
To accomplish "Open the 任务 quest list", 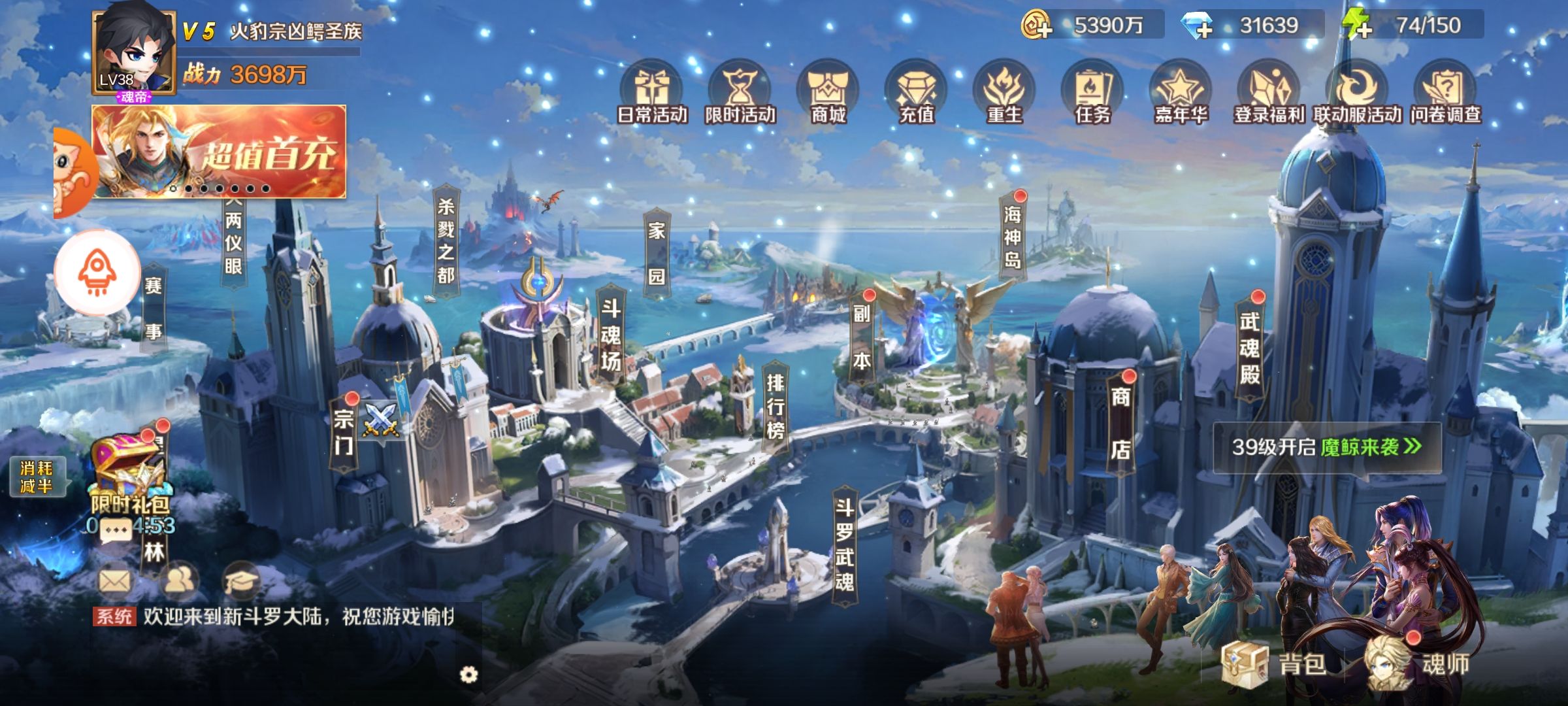I will (x=1092, y=95).
